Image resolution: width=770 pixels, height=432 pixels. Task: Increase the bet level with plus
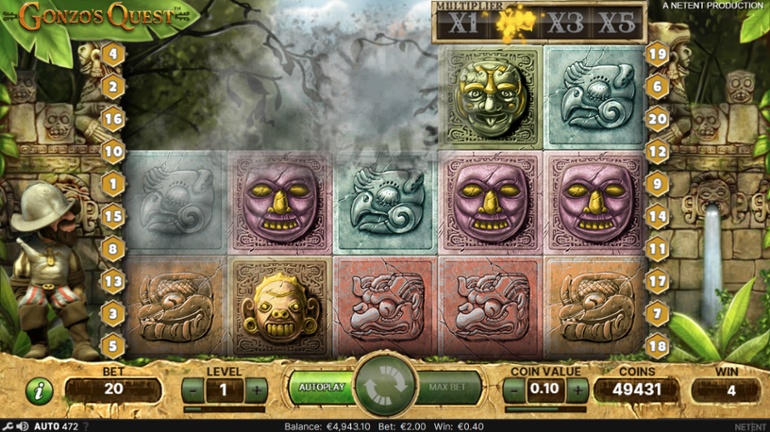pos(257,391)
